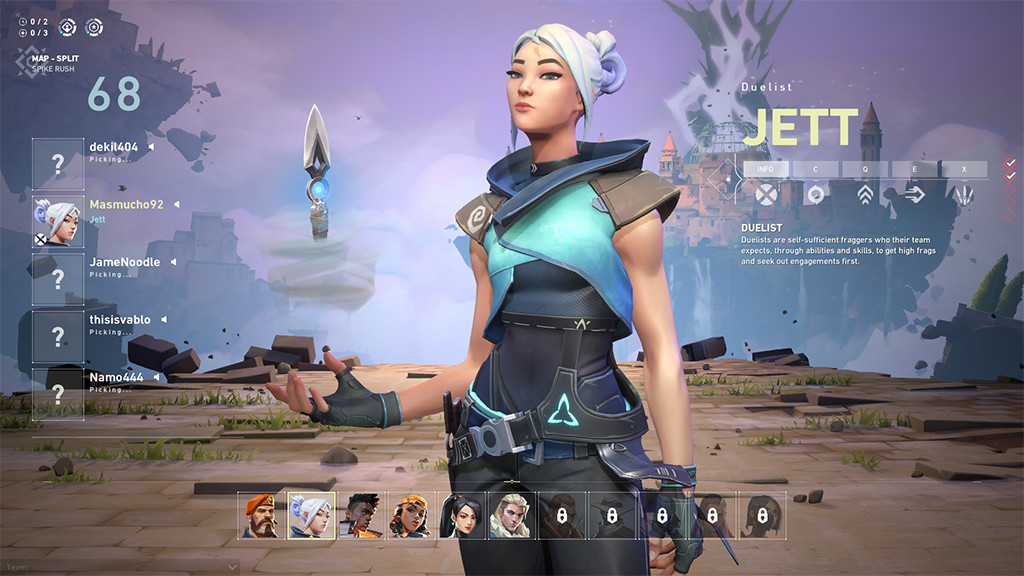View the Updraft triple-chevron ability
The image size is (1024, 576).
[x=865, y=194]
